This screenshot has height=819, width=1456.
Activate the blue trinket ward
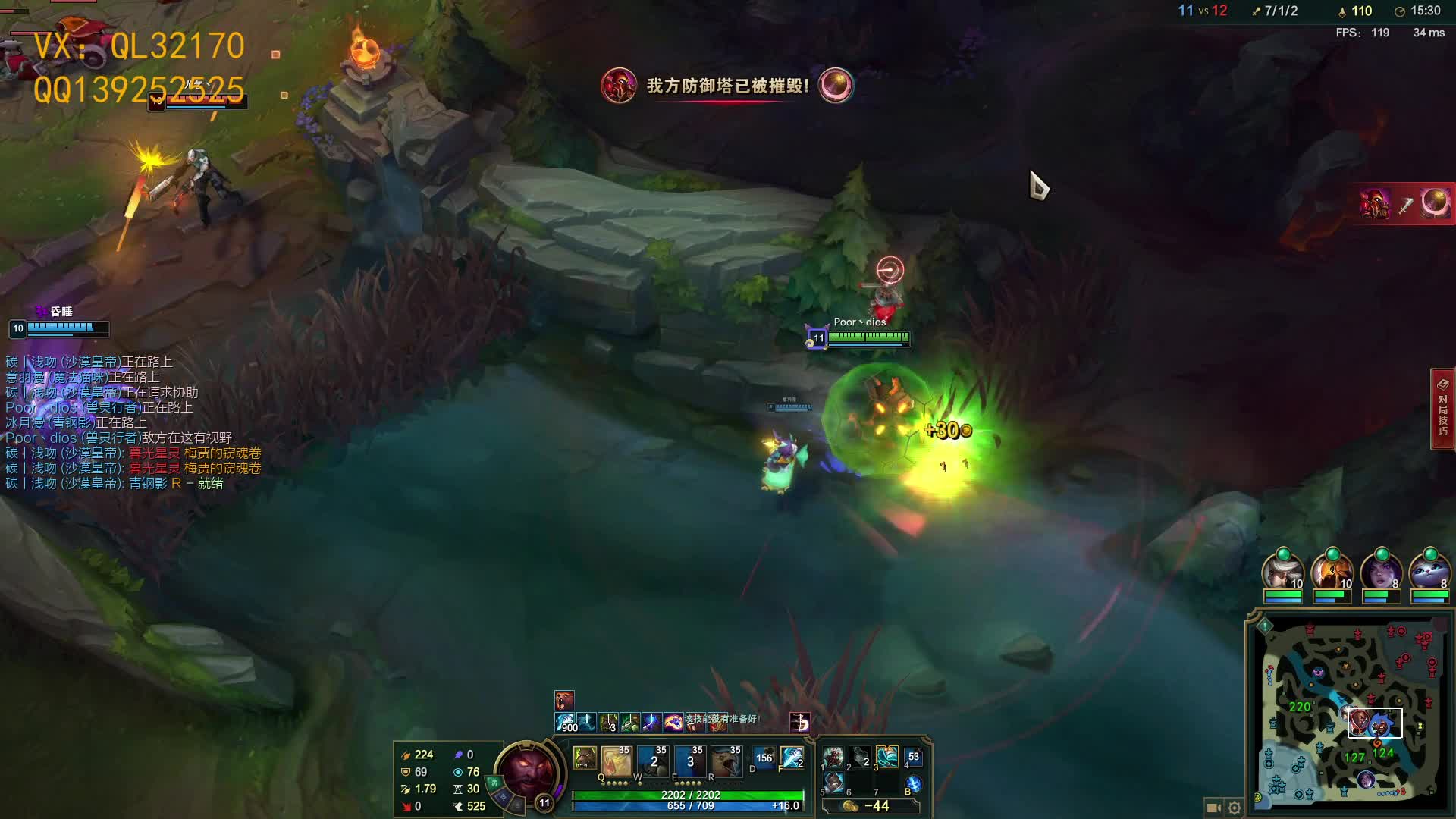[914, 784]
